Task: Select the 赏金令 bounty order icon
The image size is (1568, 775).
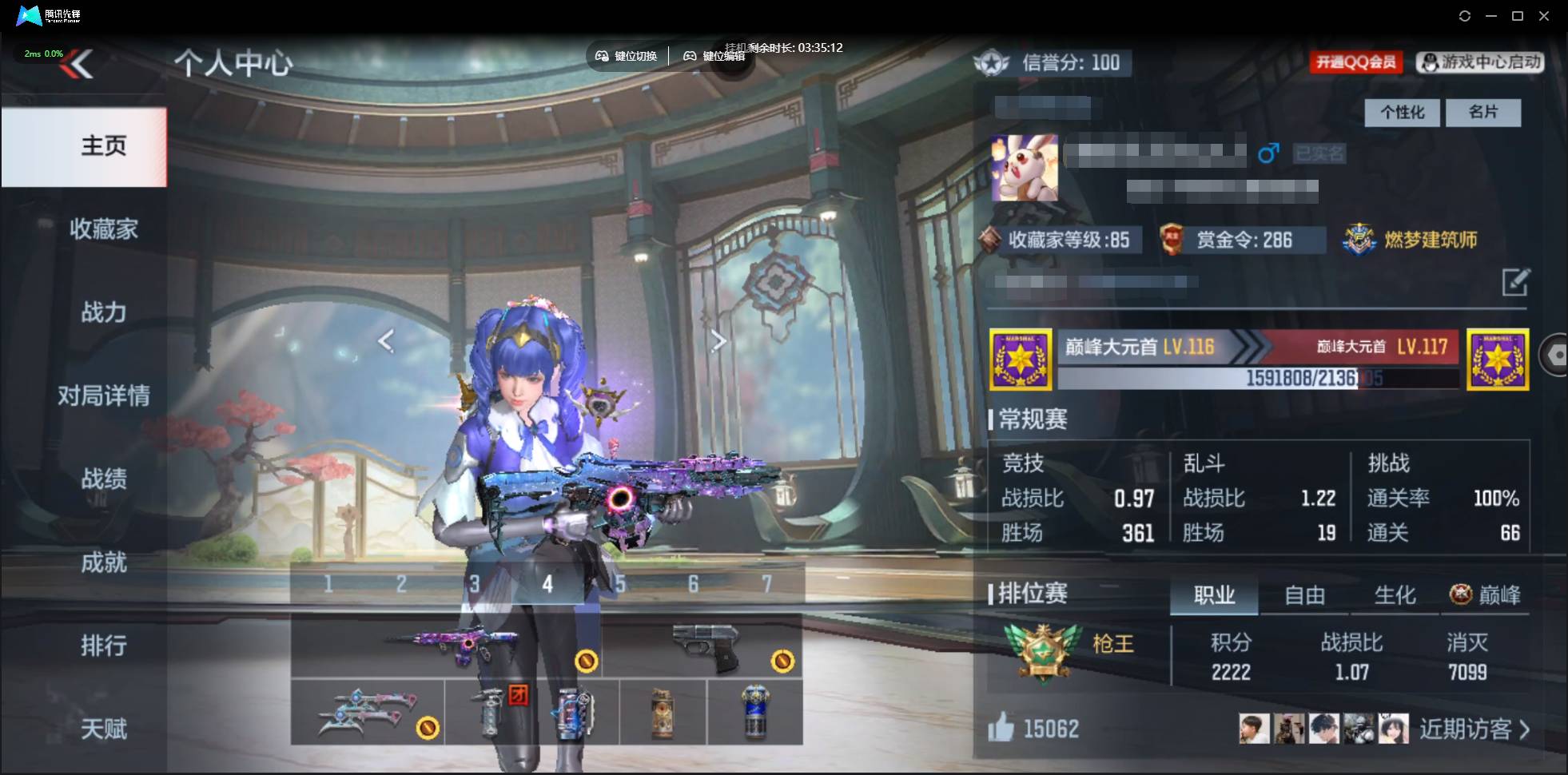Action: tap(1174, 240)
